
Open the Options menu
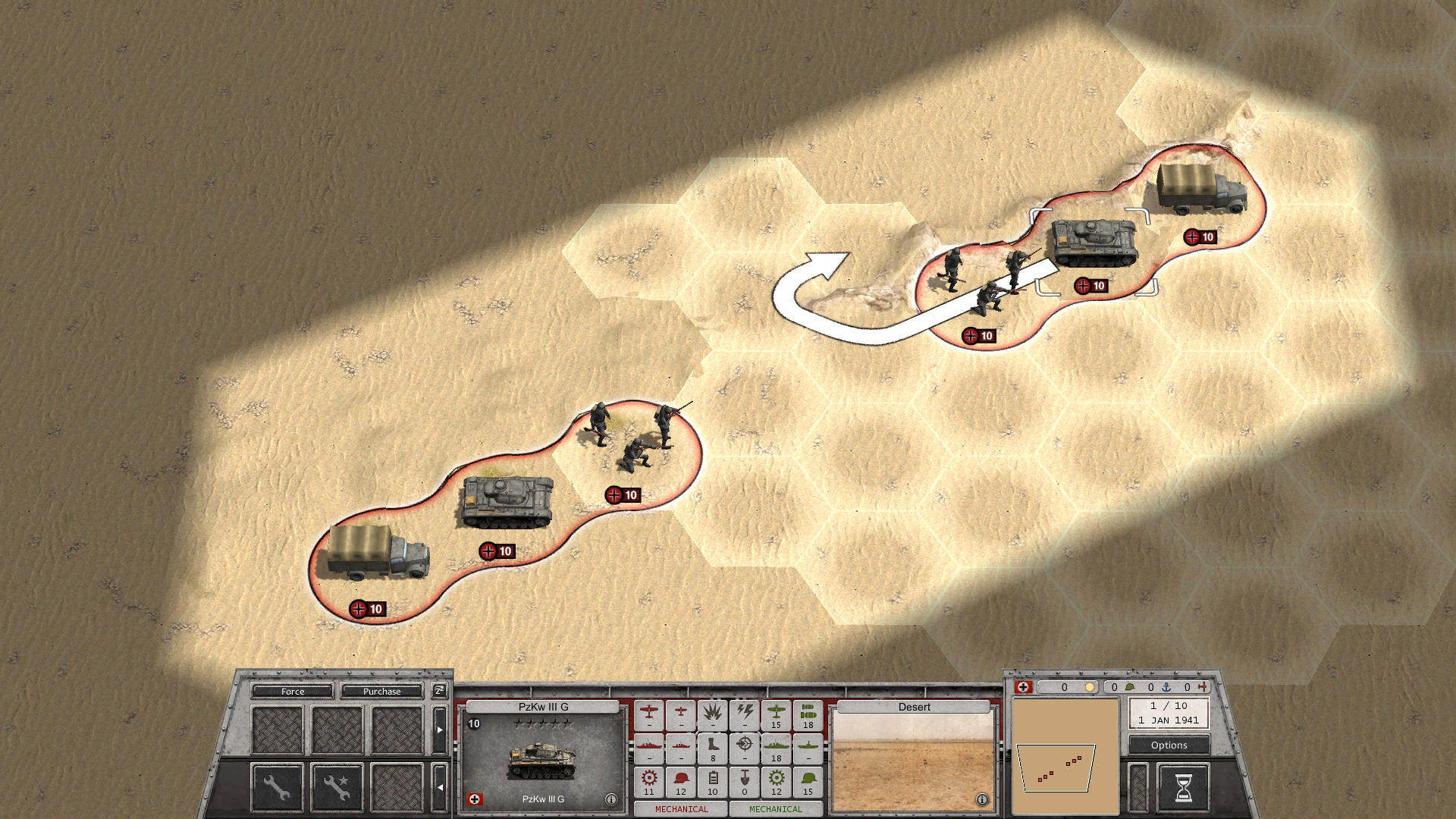coord(1169,745)
